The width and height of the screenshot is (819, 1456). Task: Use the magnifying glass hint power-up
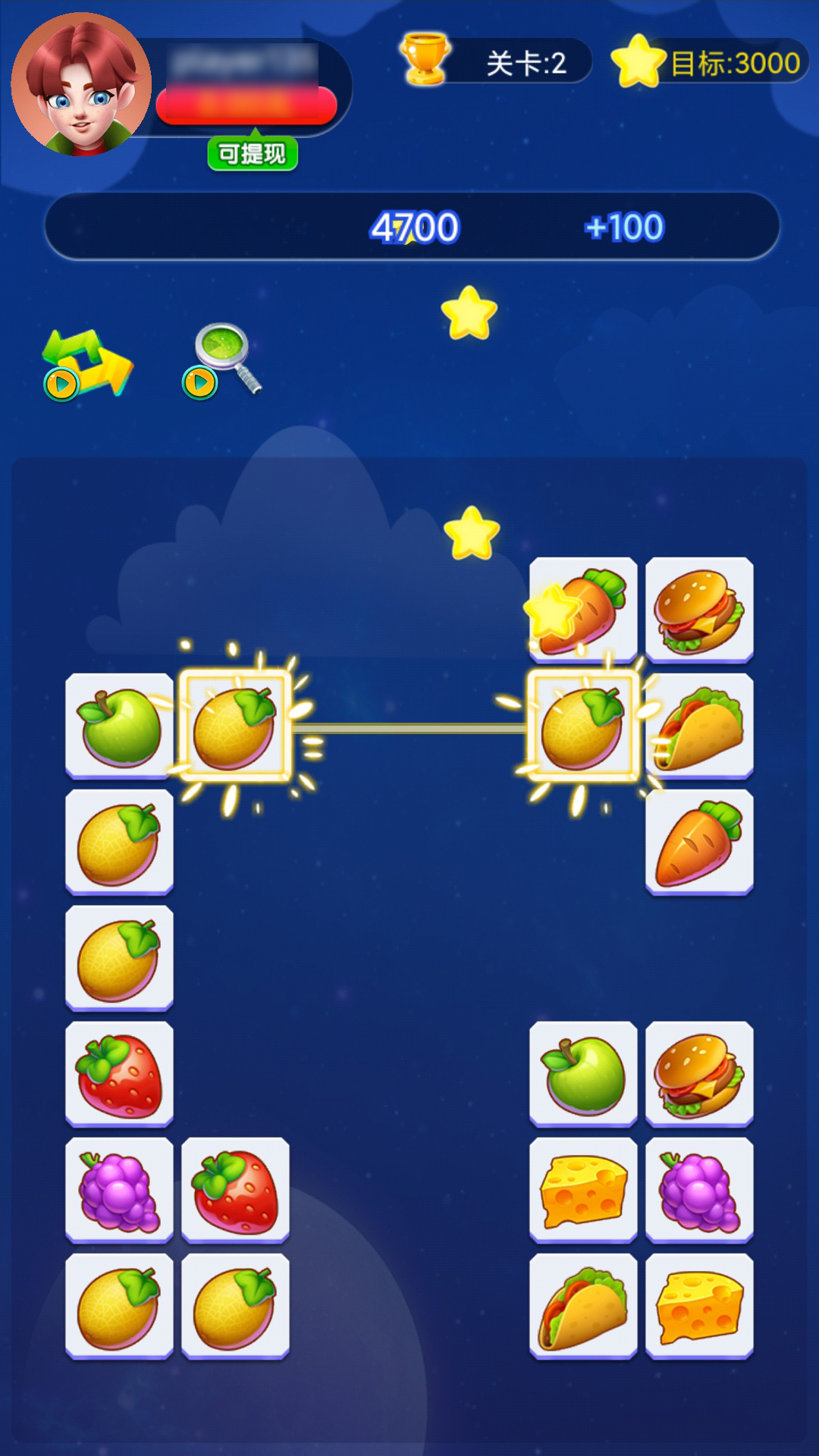(x=224, y=360)
